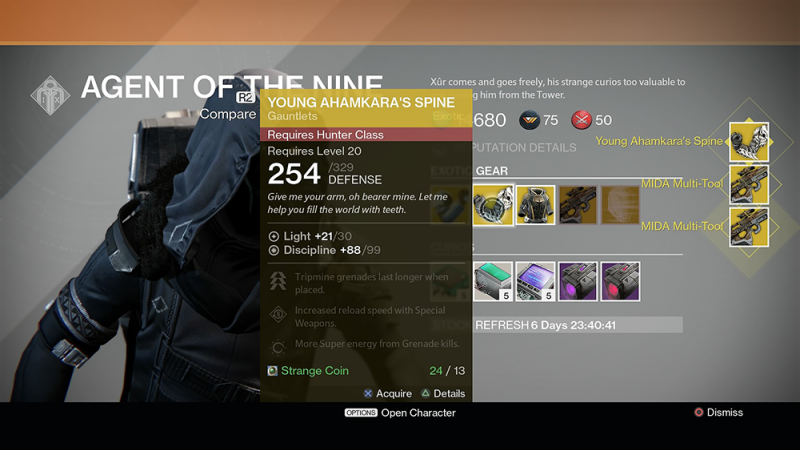Choose the MIDA Multi-Tool in the Exotic Gear row
The image size is (800, 450).
click(579, 205)
